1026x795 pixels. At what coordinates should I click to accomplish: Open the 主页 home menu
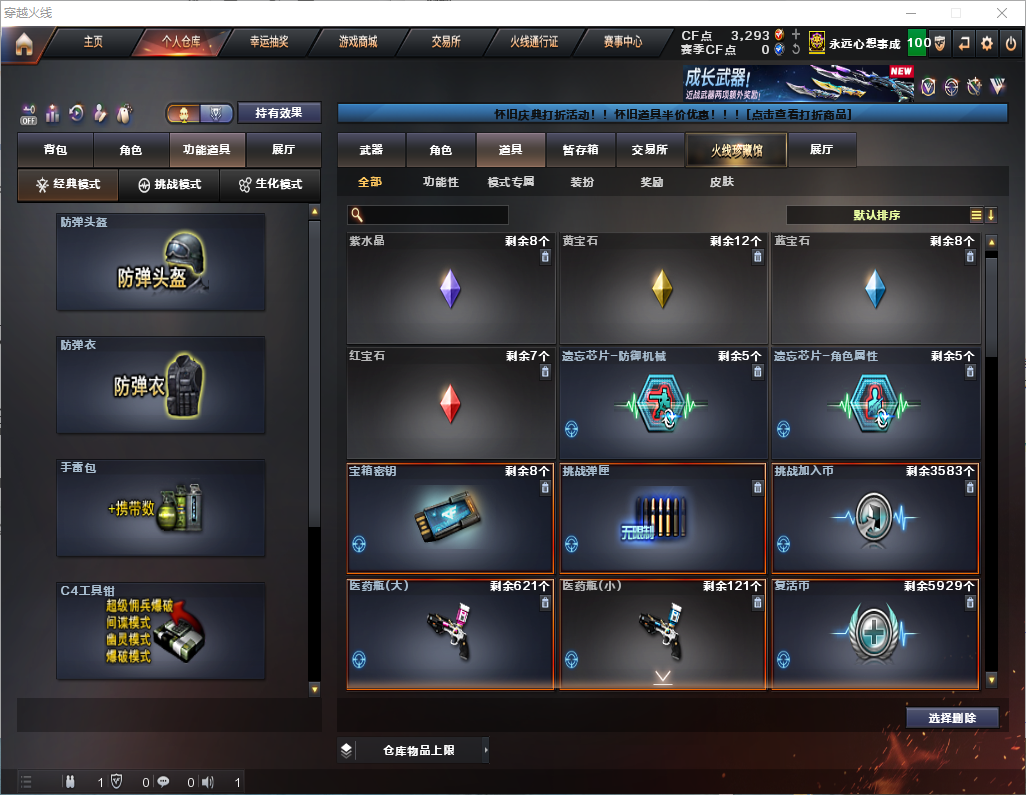tap(93, 42)
